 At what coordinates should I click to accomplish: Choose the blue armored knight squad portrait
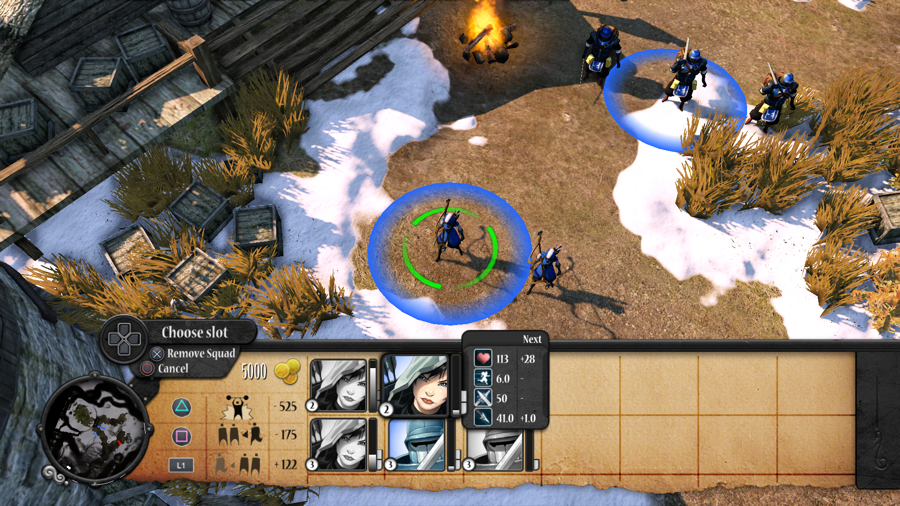[x=414, y=445]
